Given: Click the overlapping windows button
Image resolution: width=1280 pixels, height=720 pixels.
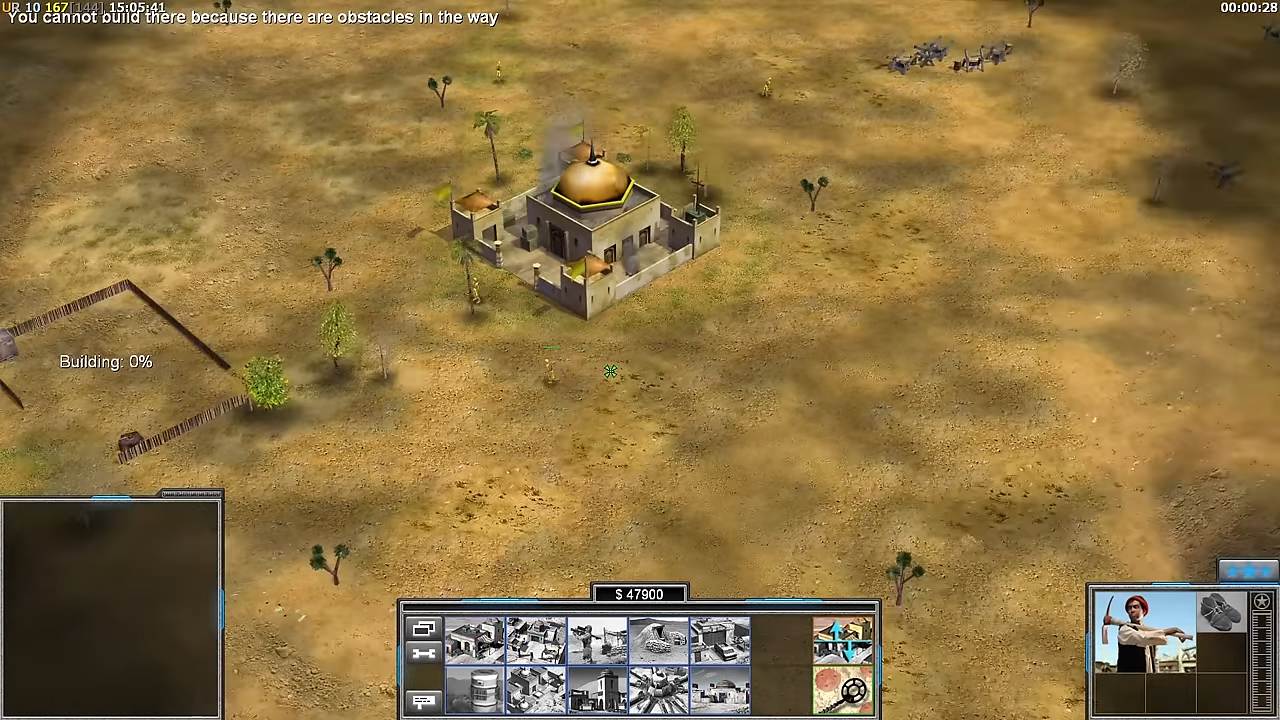Looking at the screenshot, I should tap(423, 629).
